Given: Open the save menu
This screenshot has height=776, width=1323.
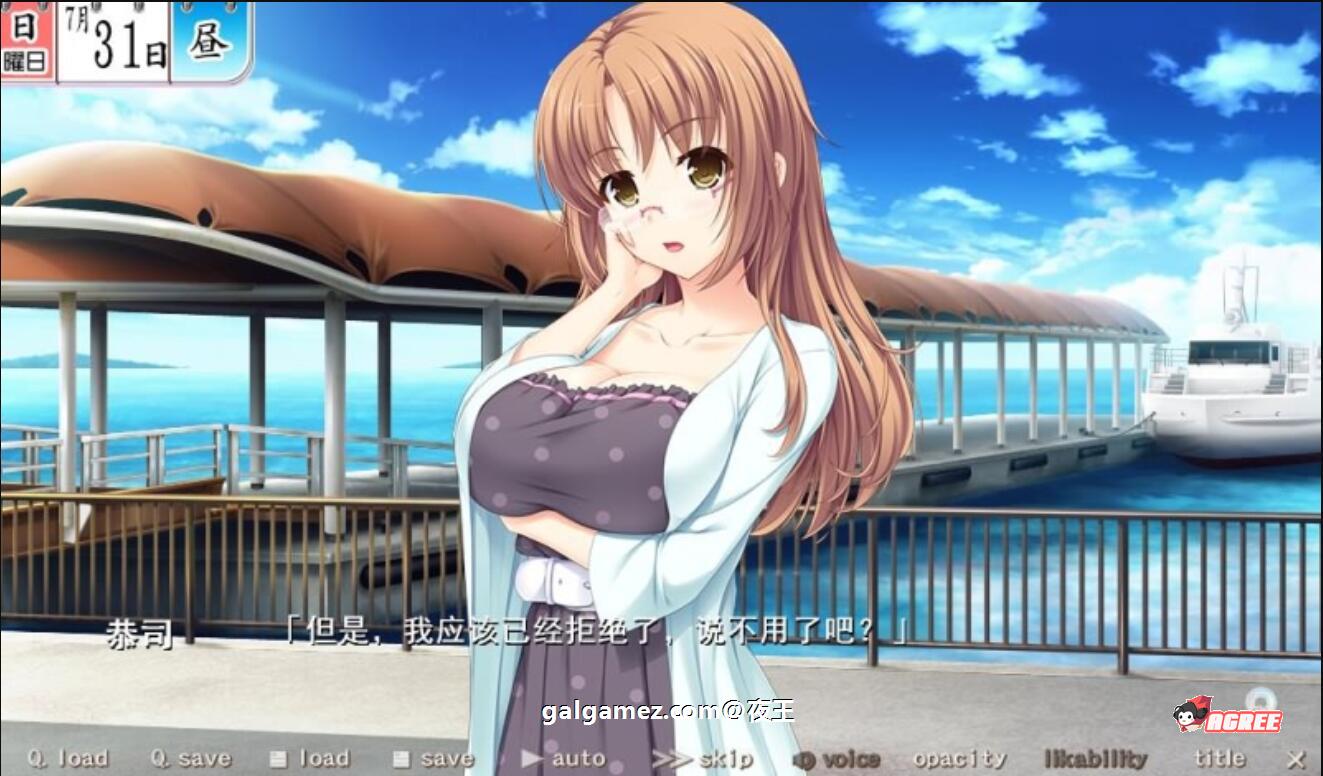Looking at the screenshot, I should (x=432, y=759).
